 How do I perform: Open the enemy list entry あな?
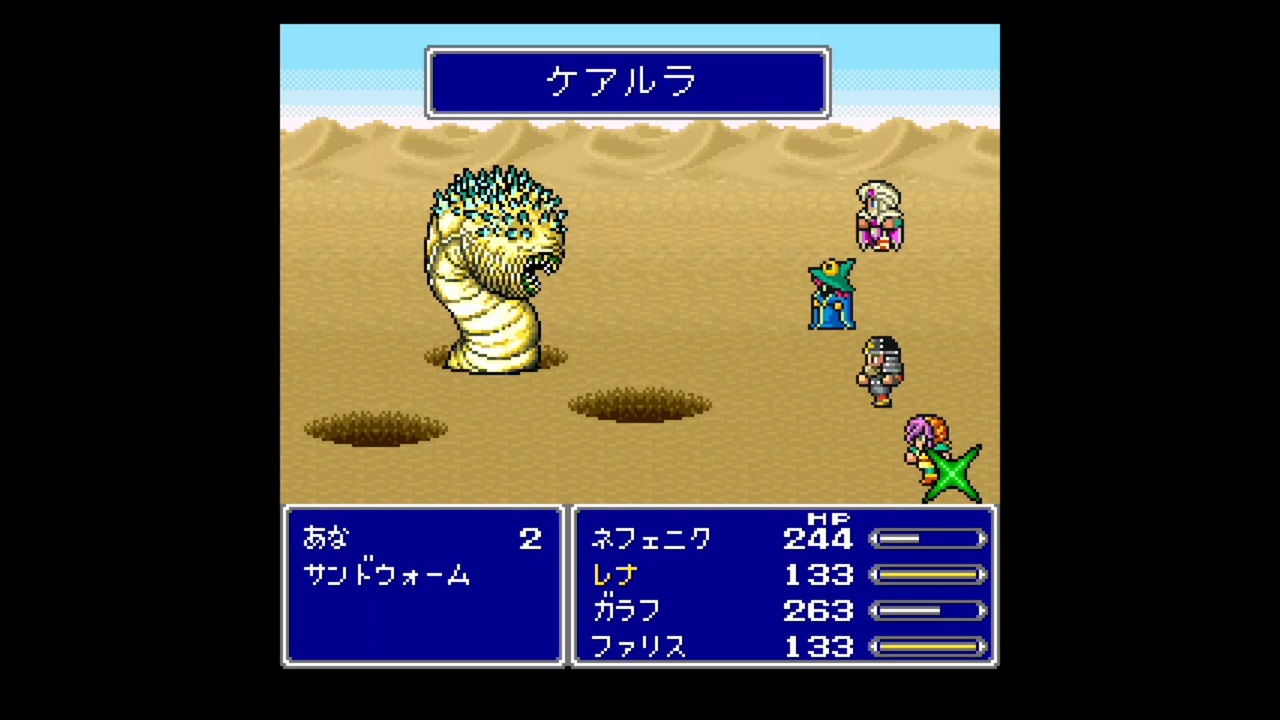coord(323,539)
